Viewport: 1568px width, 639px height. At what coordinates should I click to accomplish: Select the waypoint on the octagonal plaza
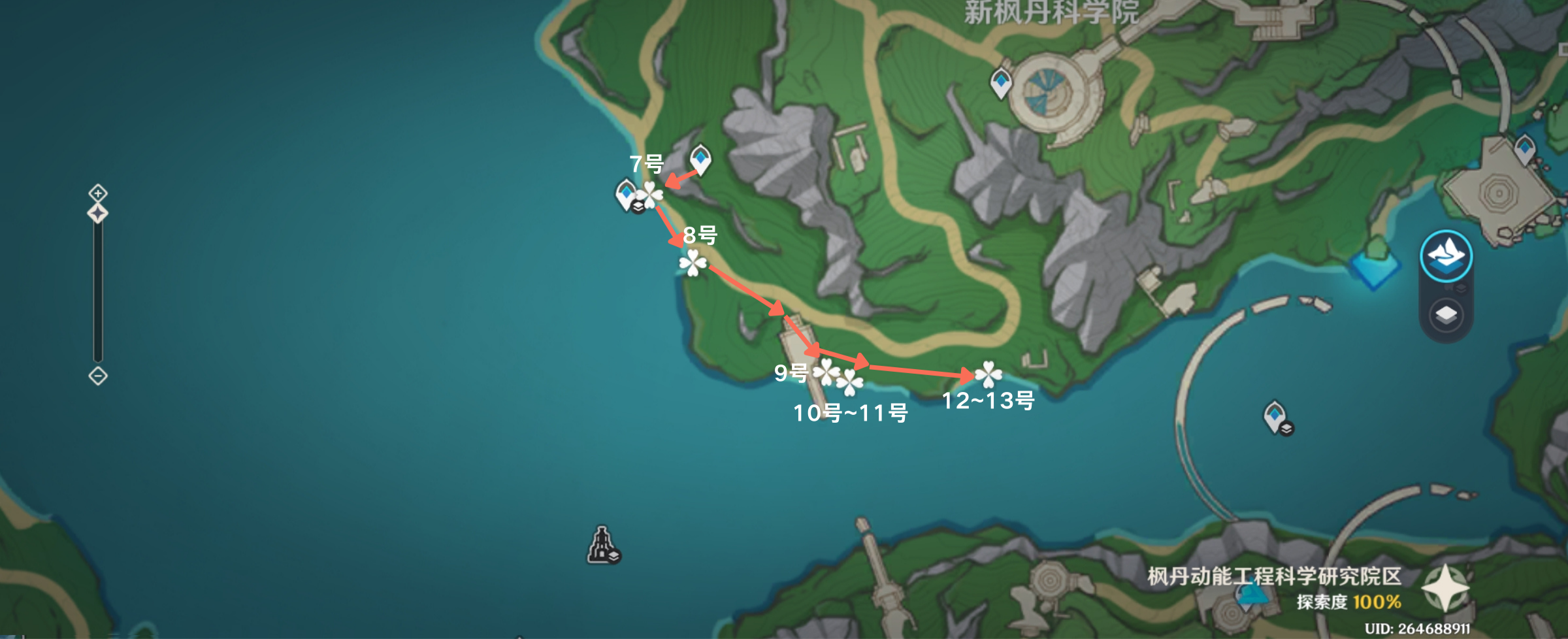1524,148
